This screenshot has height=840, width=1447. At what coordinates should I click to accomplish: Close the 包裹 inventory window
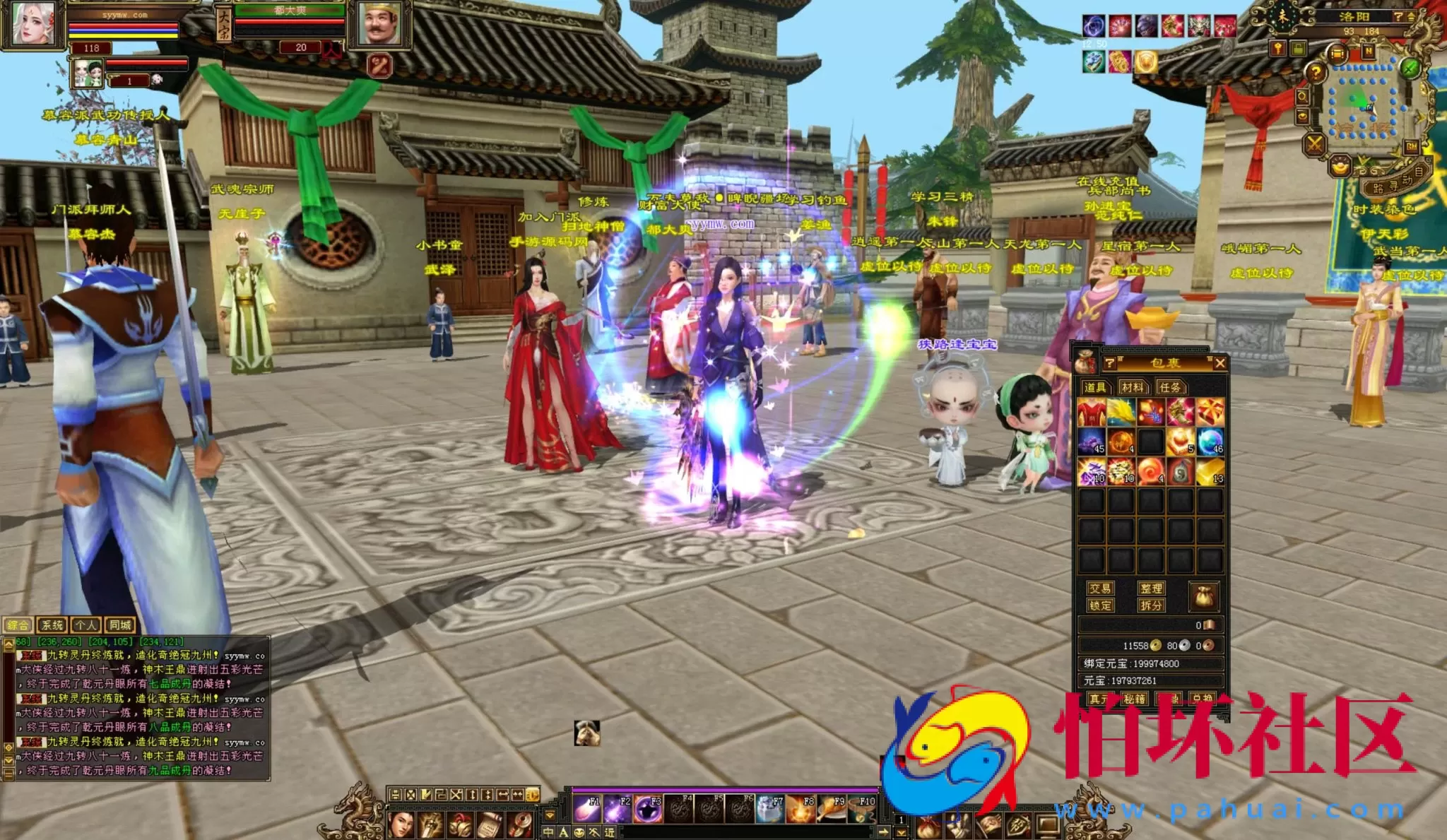coord(1219,363)
